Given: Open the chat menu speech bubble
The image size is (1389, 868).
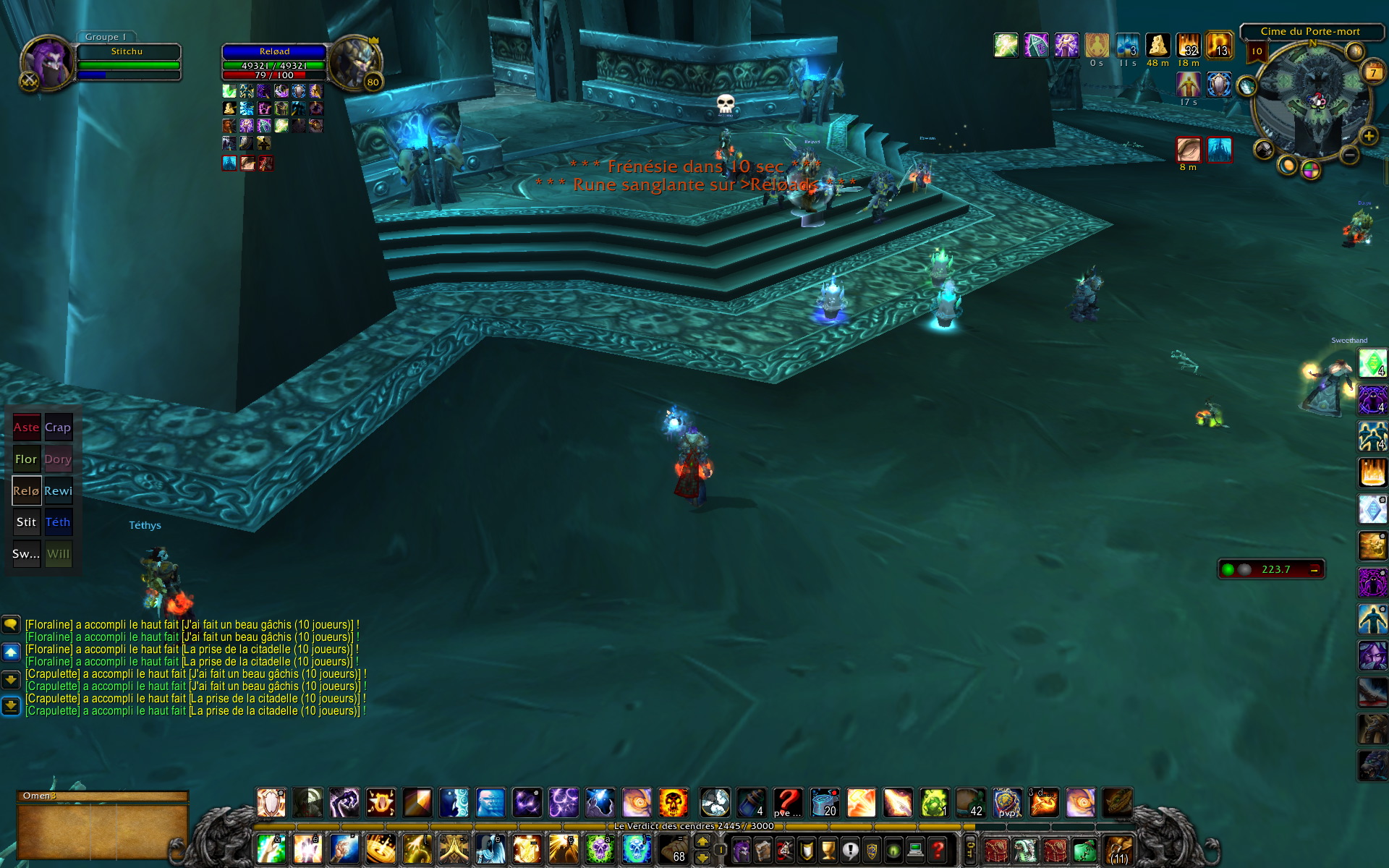Looking at the screenshot, I should coord(11,624).
